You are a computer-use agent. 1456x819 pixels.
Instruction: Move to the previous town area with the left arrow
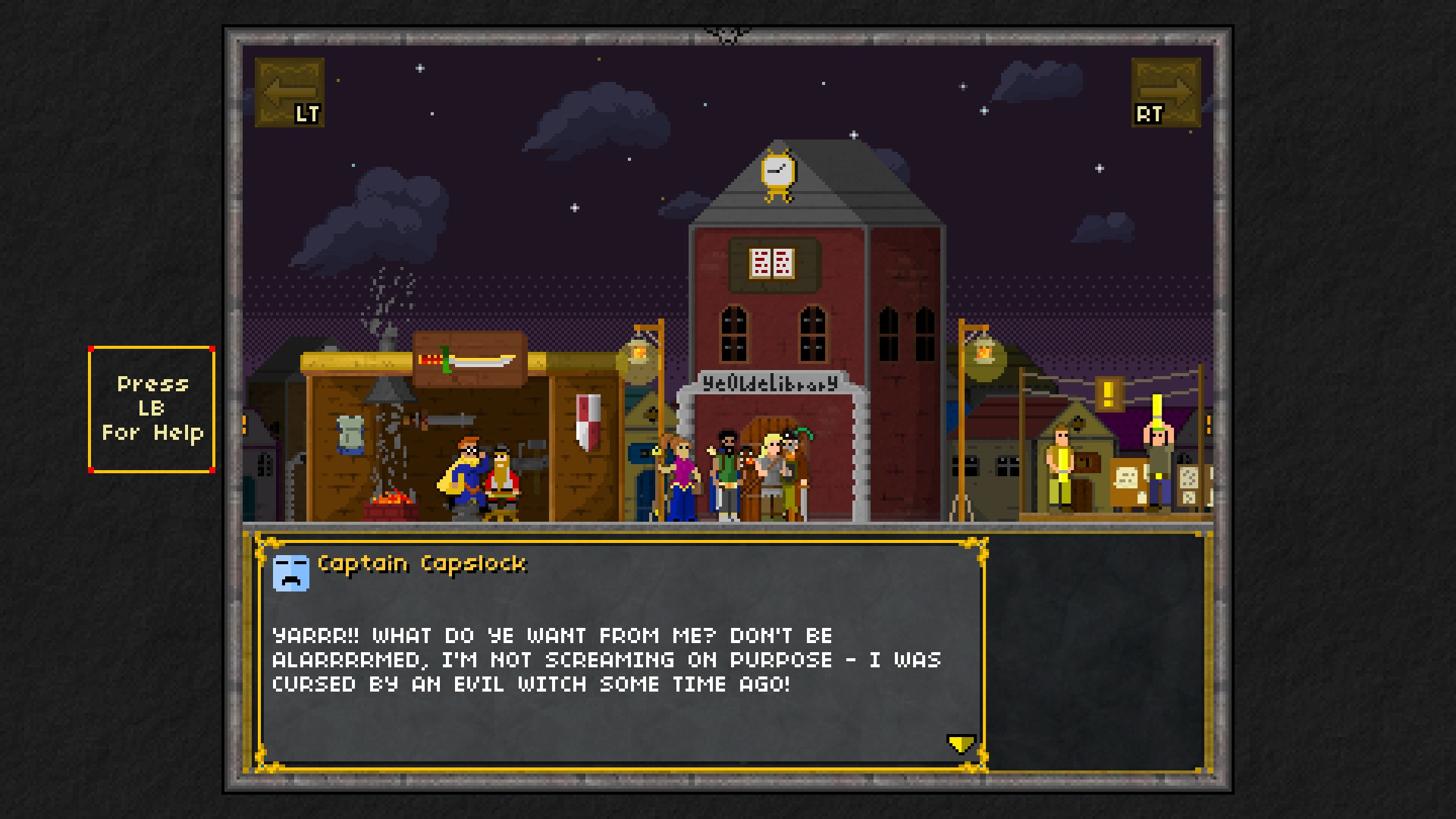pos(290,93)
